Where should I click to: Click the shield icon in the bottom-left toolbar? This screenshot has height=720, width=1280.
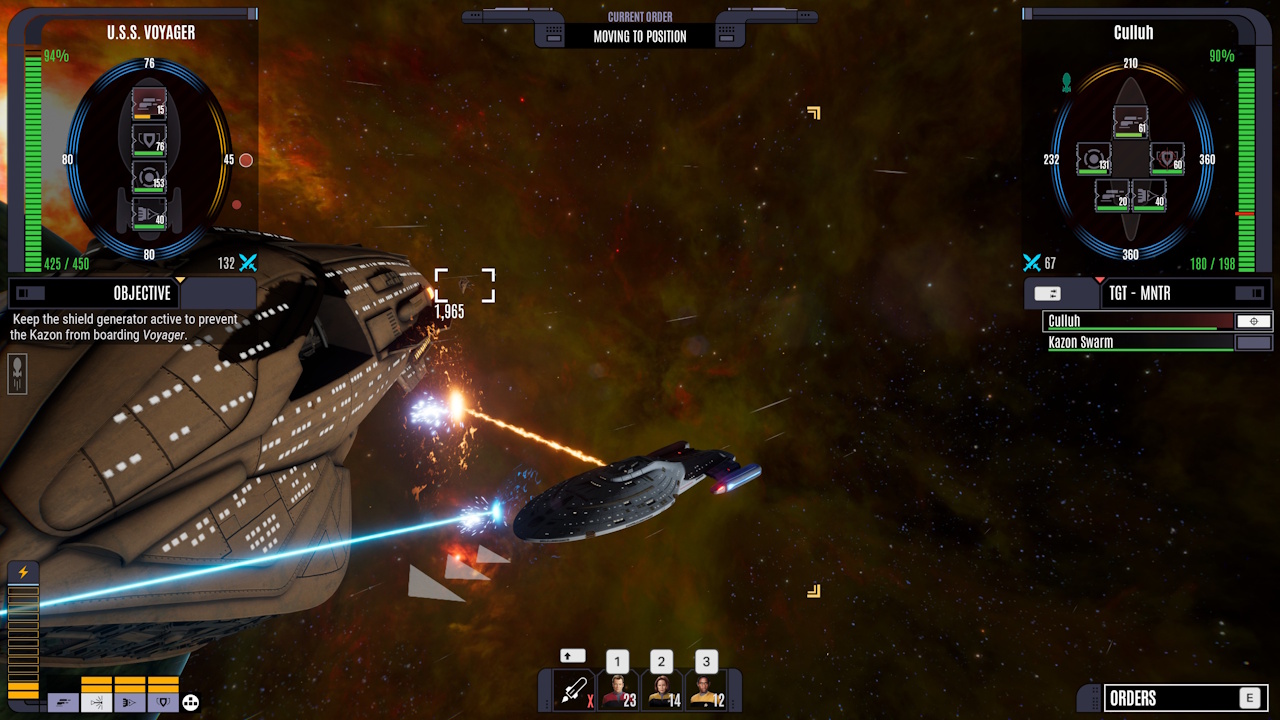pos(162,701)
